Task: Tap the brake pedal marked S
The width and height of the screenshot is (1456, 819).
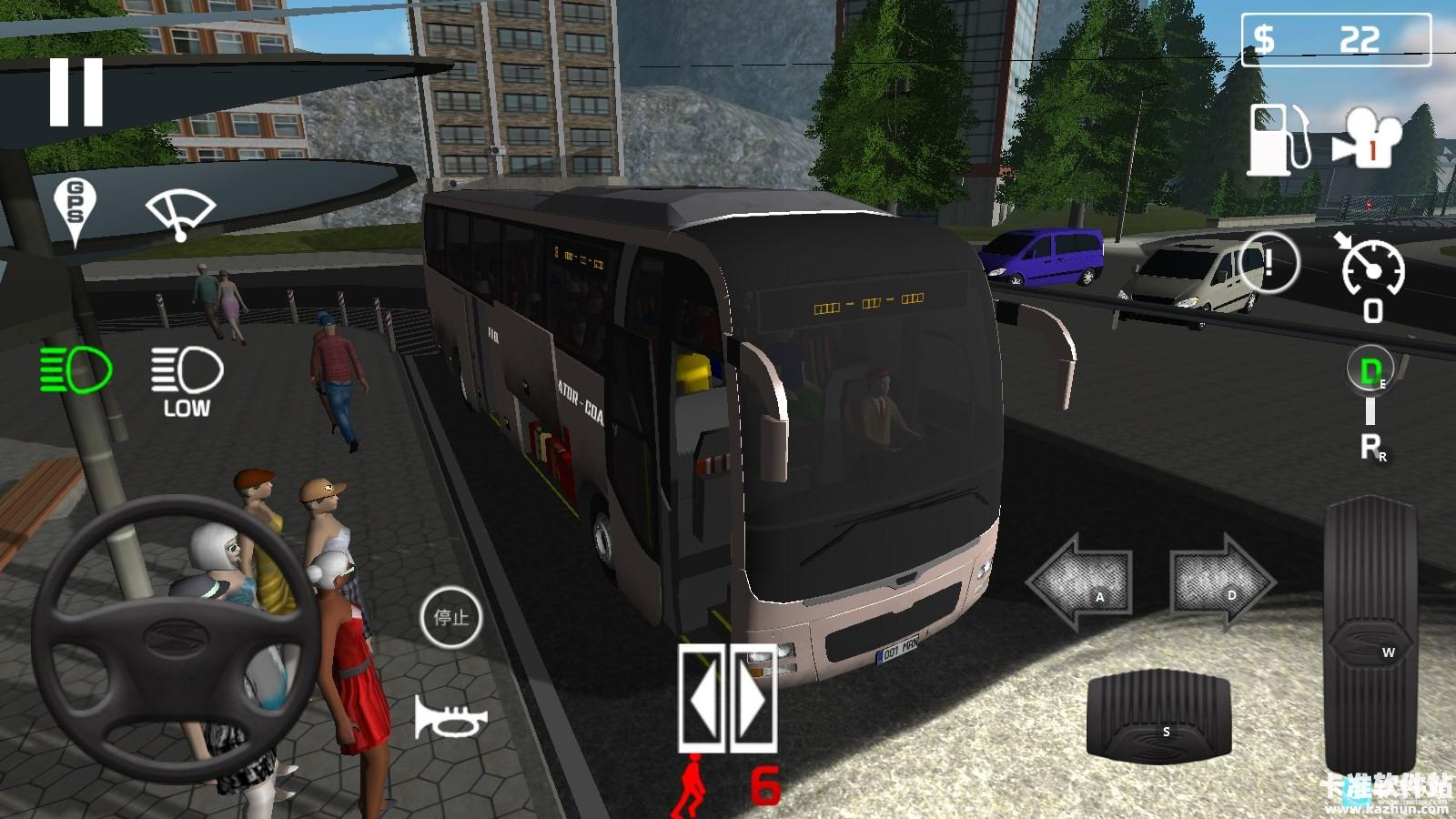Action: tap(1158, 717)
